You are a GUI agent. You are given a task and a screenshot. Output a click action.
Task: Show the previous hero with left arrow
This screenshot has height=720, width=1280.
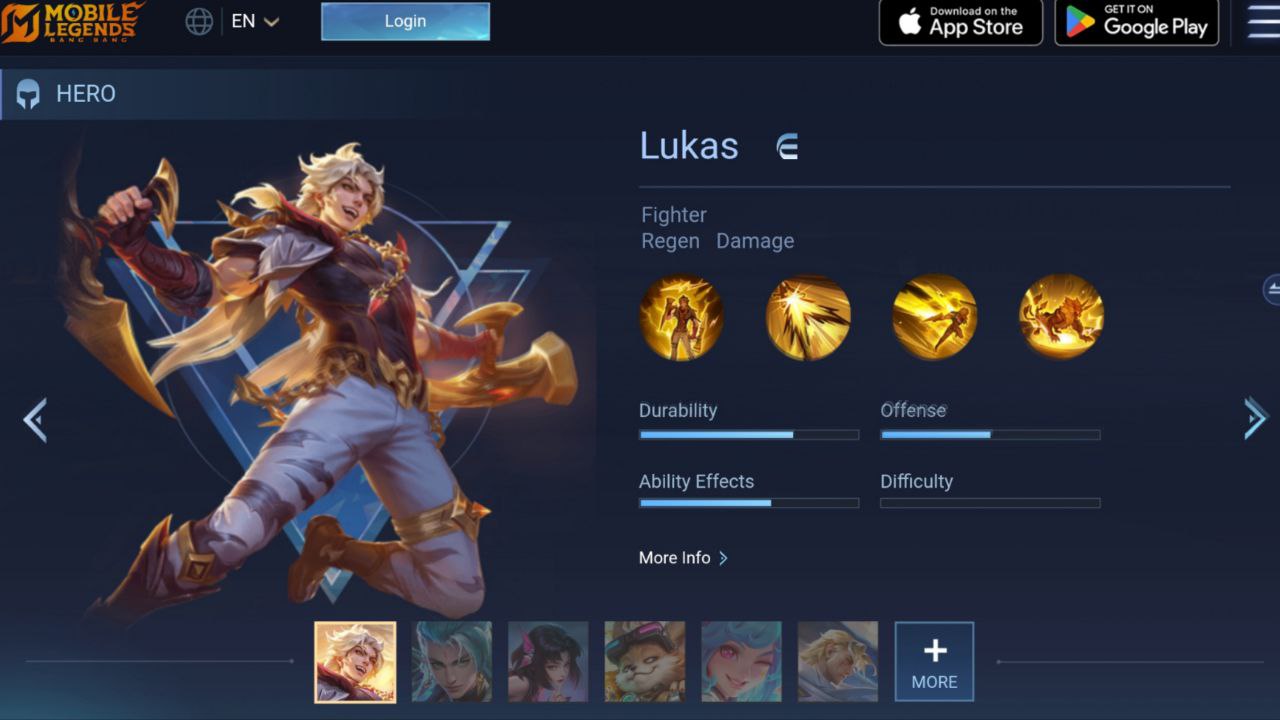coord(35,420)
